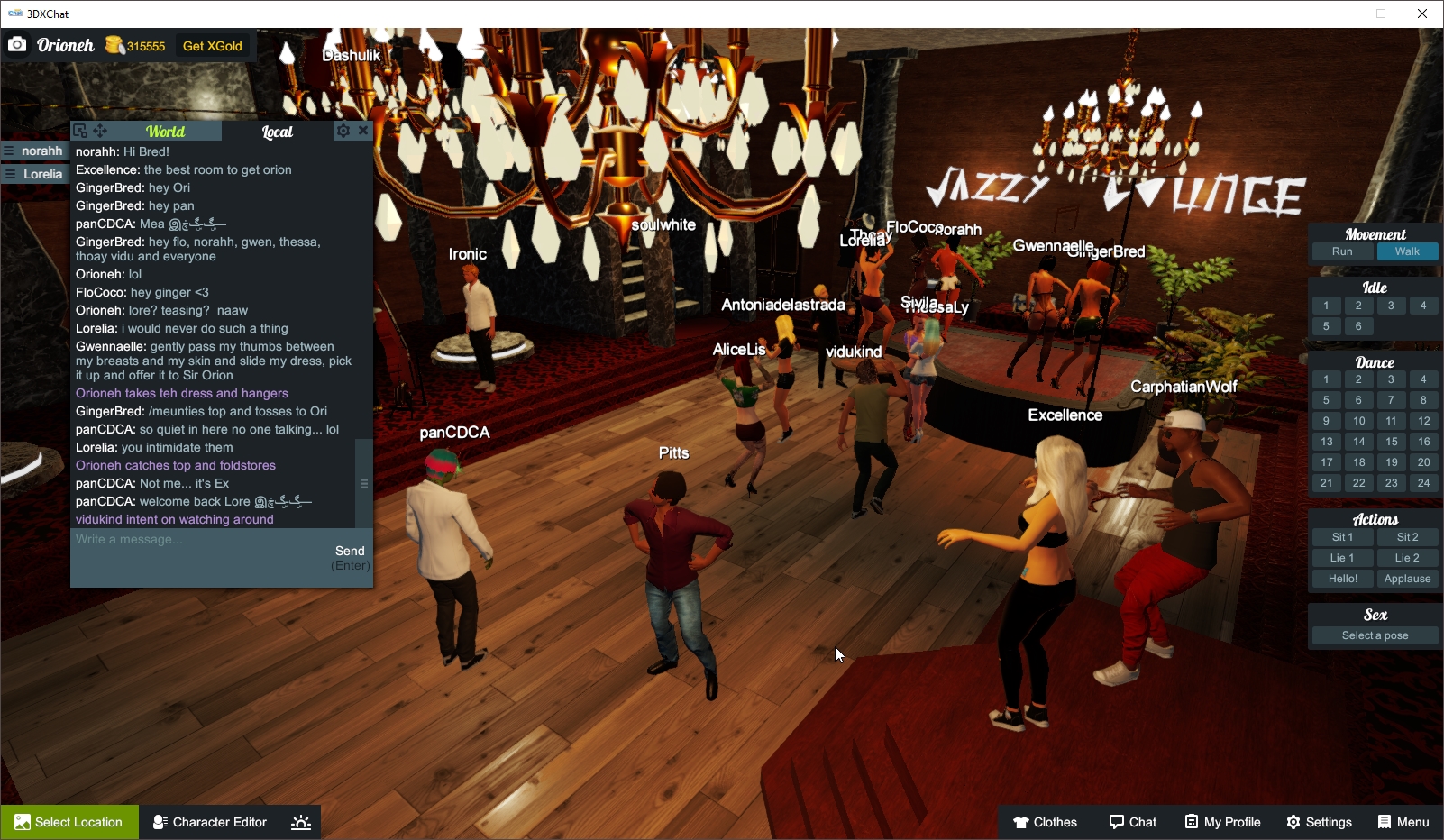The image size is (1444, 840).
Task: Open the chat settings gear icon
Action: pos(343,130)
